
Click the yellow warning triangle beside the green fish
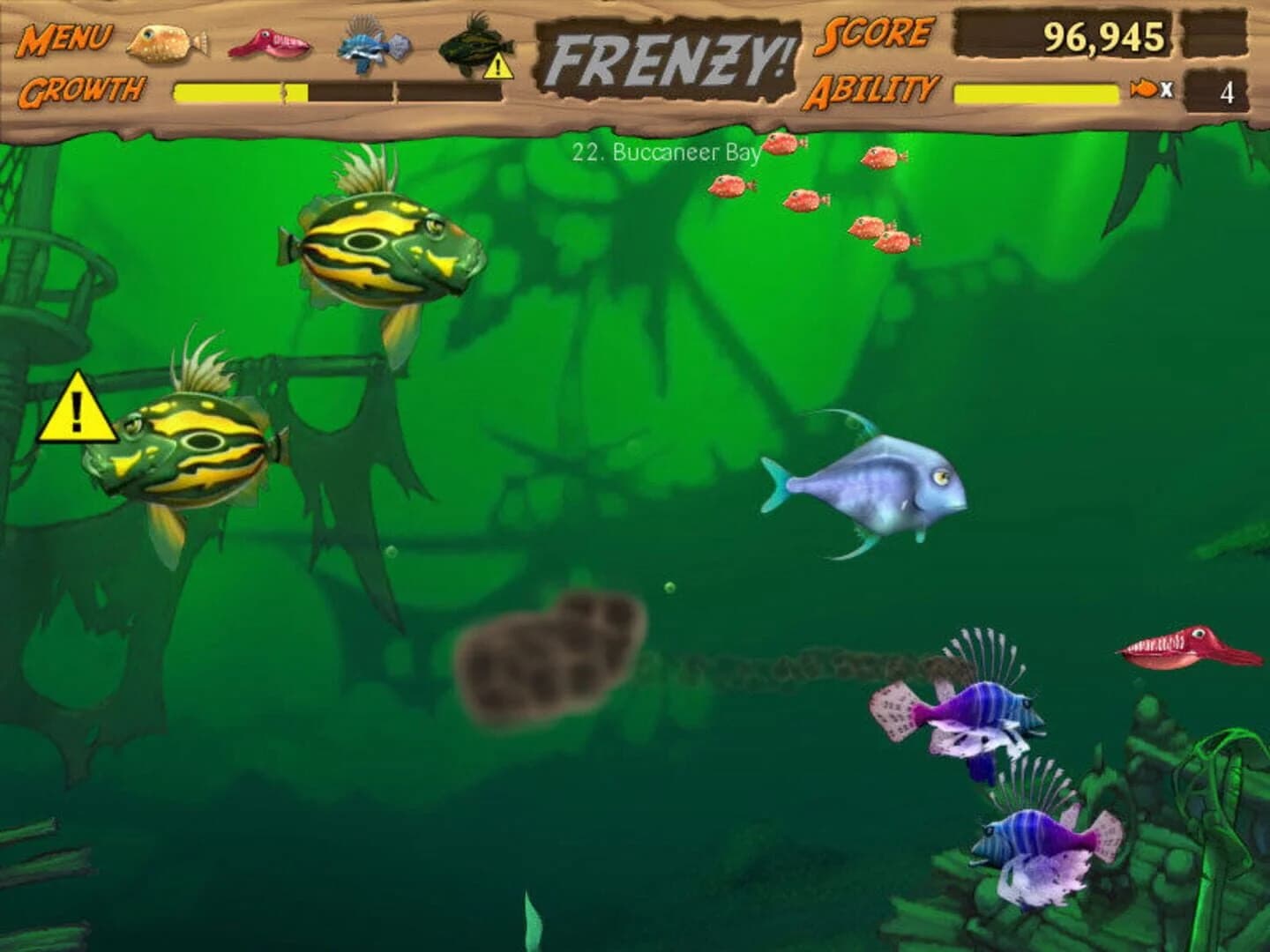tap(78, 410)
